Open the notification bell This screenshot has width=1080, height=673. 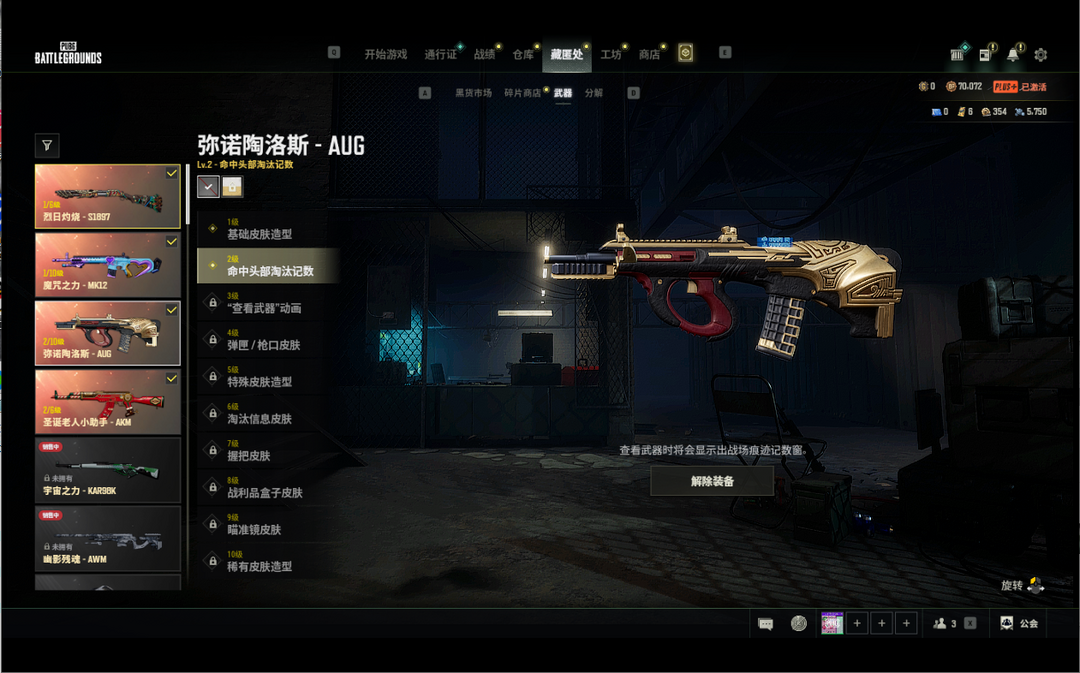tap(1014, 54)
